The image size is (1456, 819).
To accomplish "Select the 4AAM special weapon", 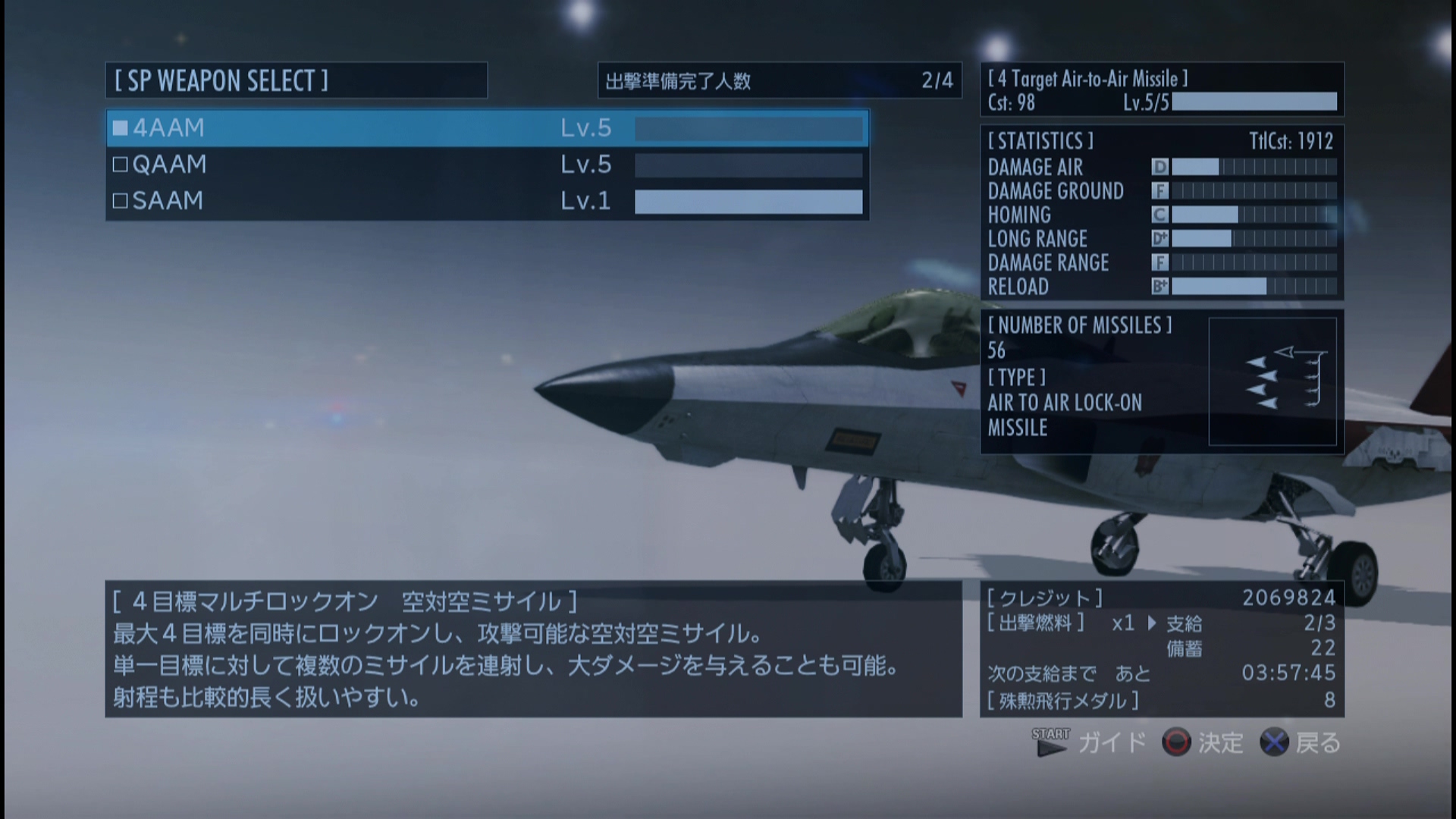I will point(487,128).
